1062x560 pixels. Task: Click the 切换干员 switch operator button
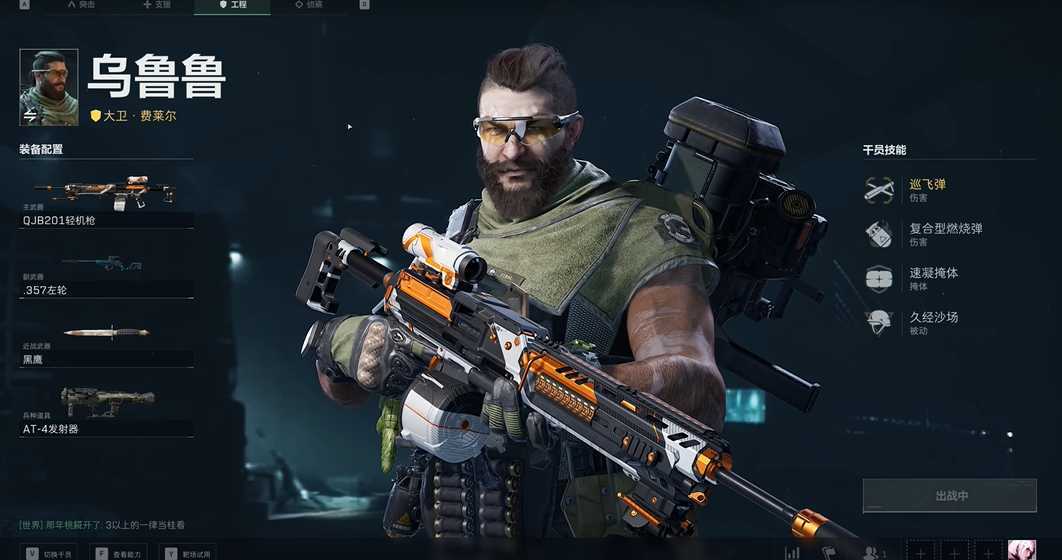click(50, 552)
